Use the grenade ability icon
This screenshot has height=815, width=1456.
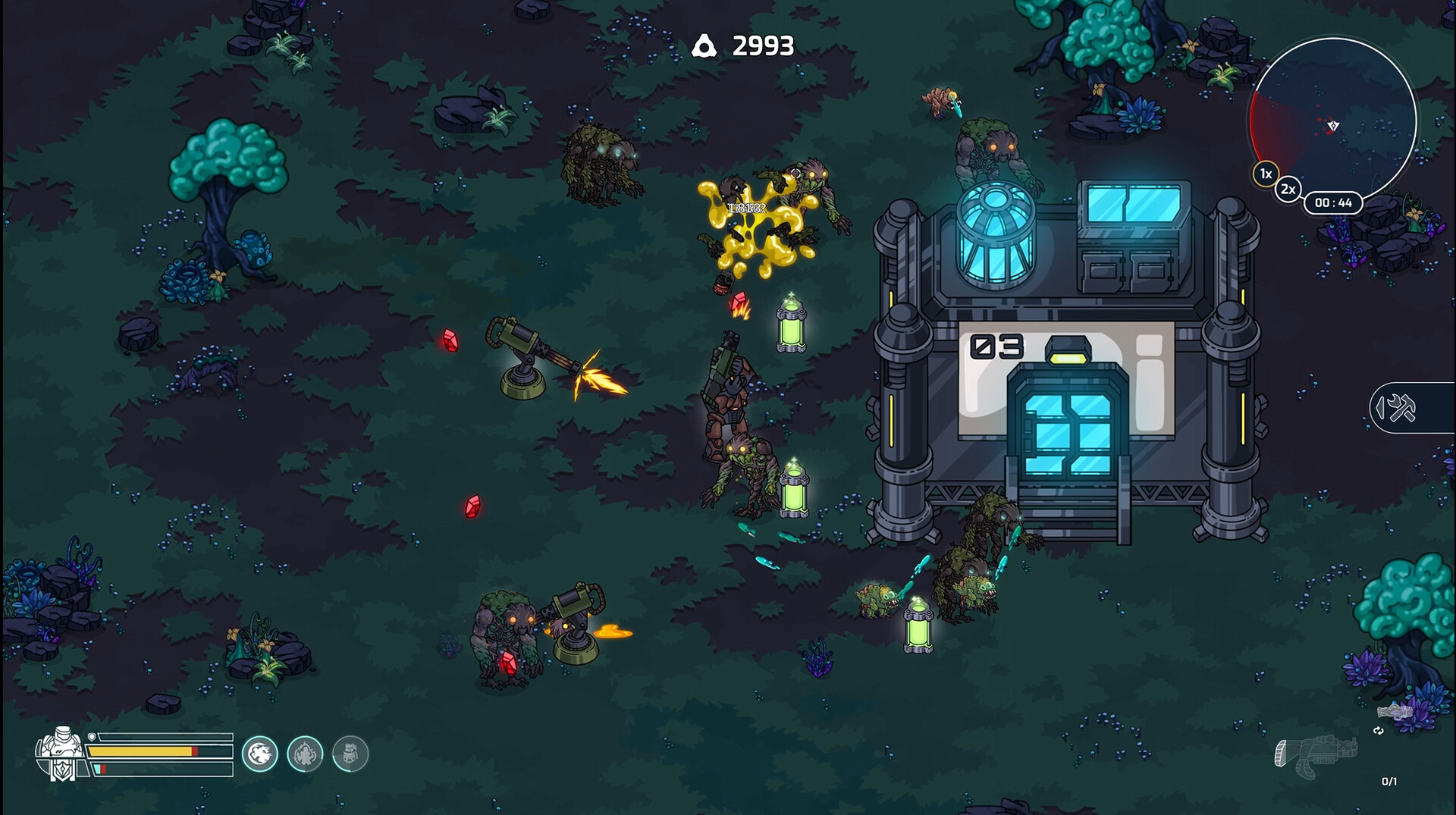pyautogui.click(x=350, y=754)
